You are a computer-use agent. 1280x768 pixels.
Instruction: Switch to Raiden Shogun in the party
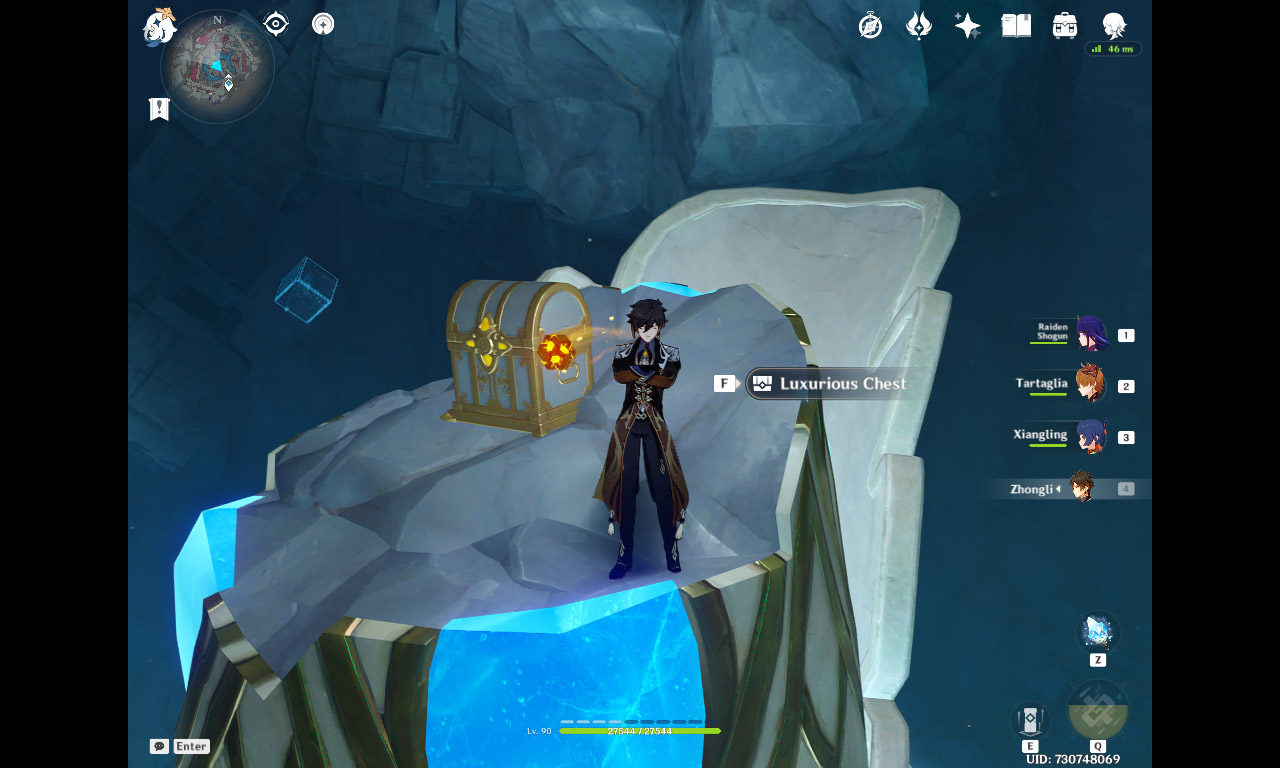pyautogui.click(x=1090, y=334)
